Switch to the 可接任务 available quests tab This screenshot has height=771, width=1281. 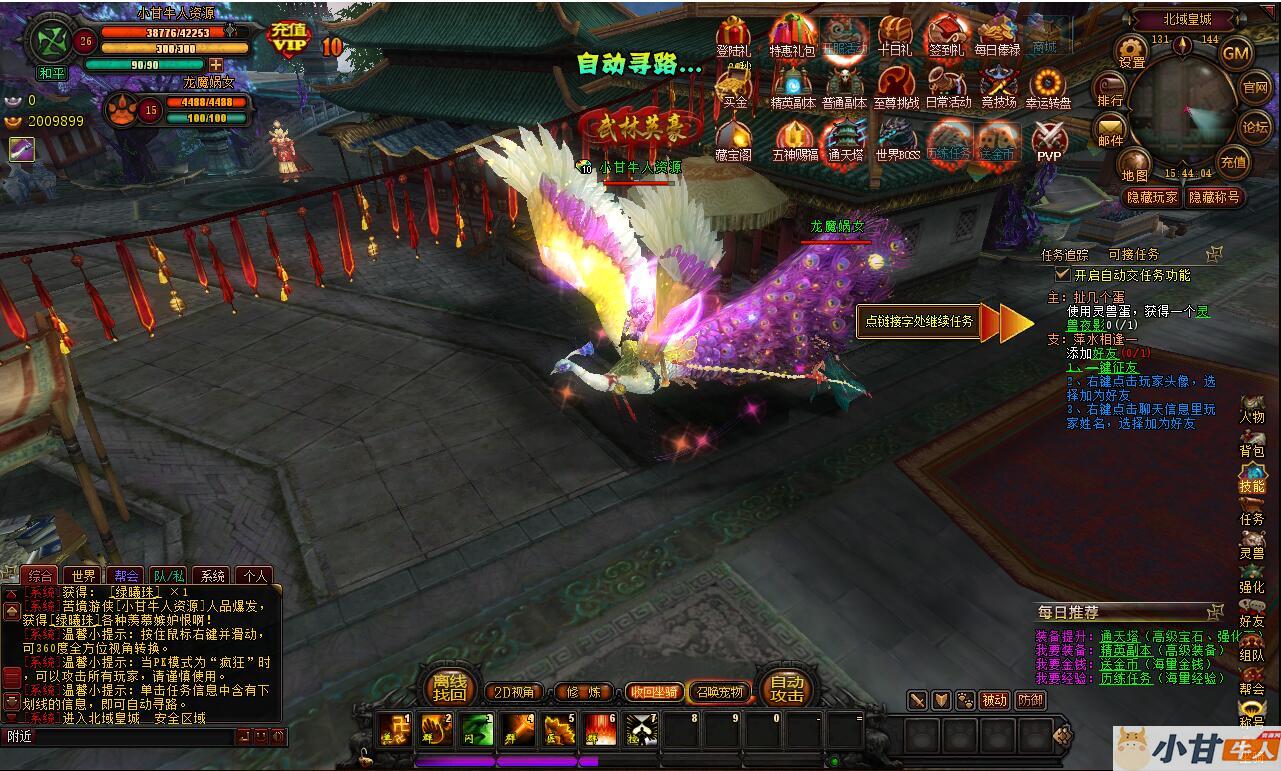click(x=1133, y=255)
